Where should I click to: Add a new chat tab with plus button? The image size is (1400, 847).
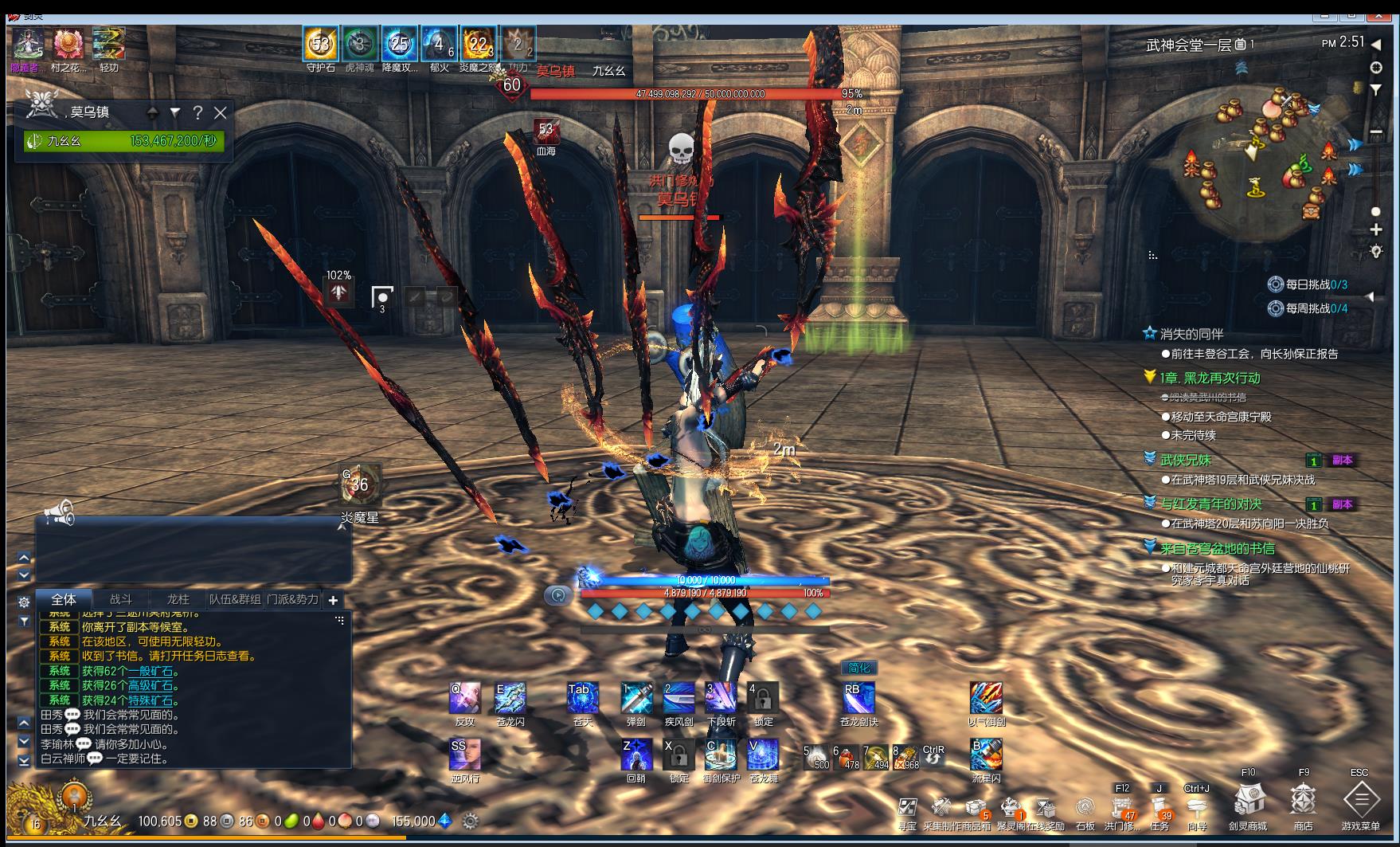333,600
